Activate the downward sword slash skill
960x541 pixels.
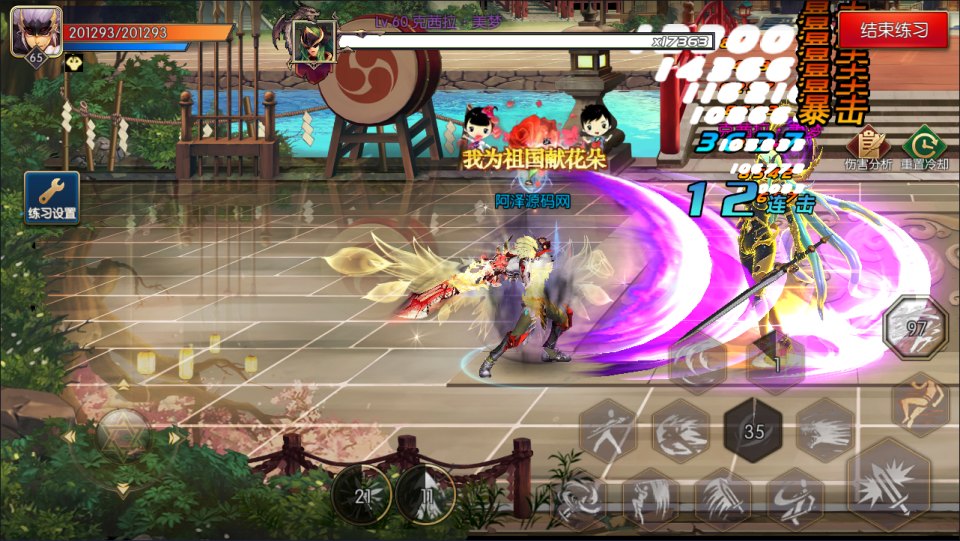click(x=723, y=497)
